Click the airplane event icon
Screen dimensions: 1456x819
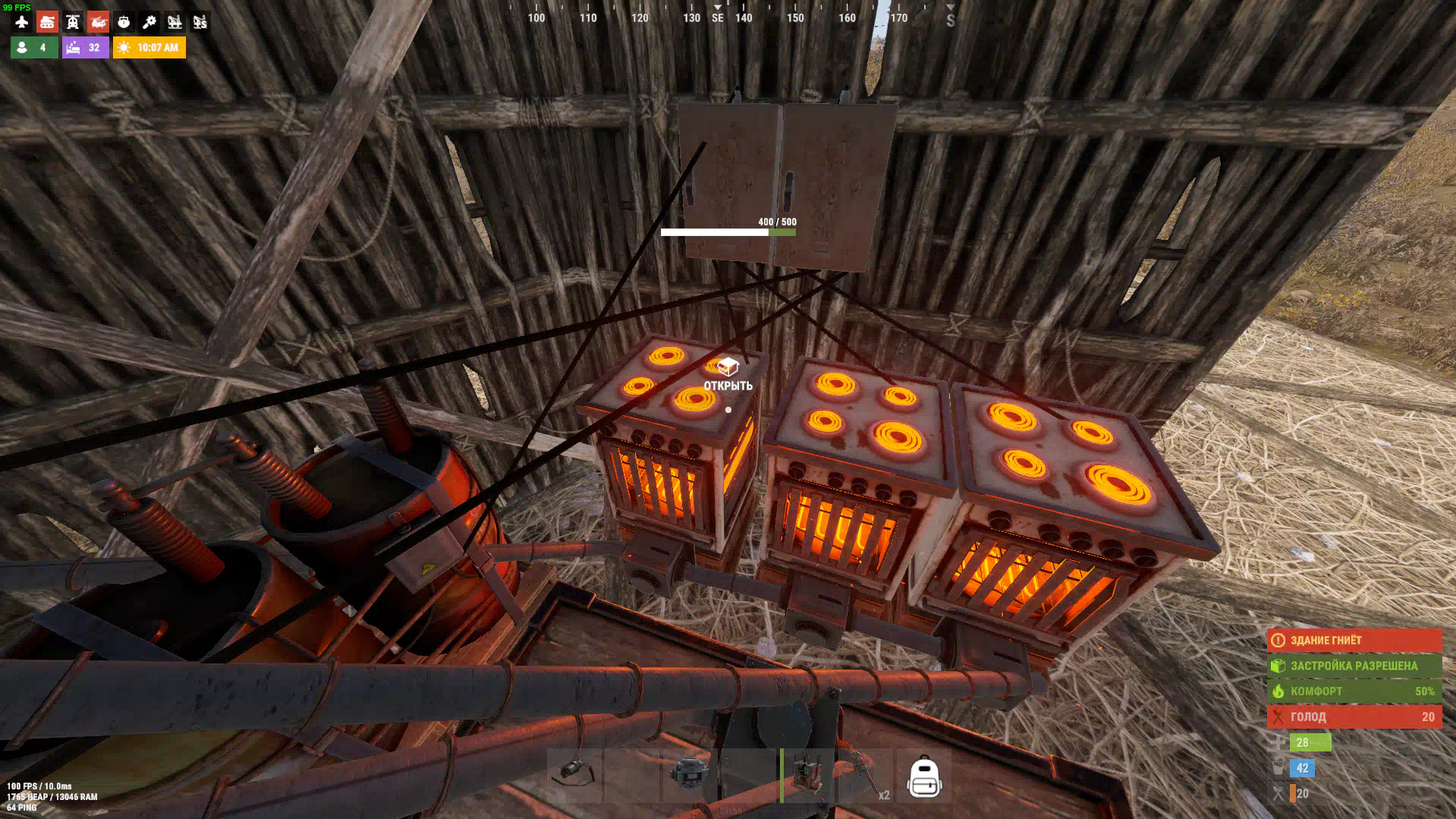click(x=21, y=22)
